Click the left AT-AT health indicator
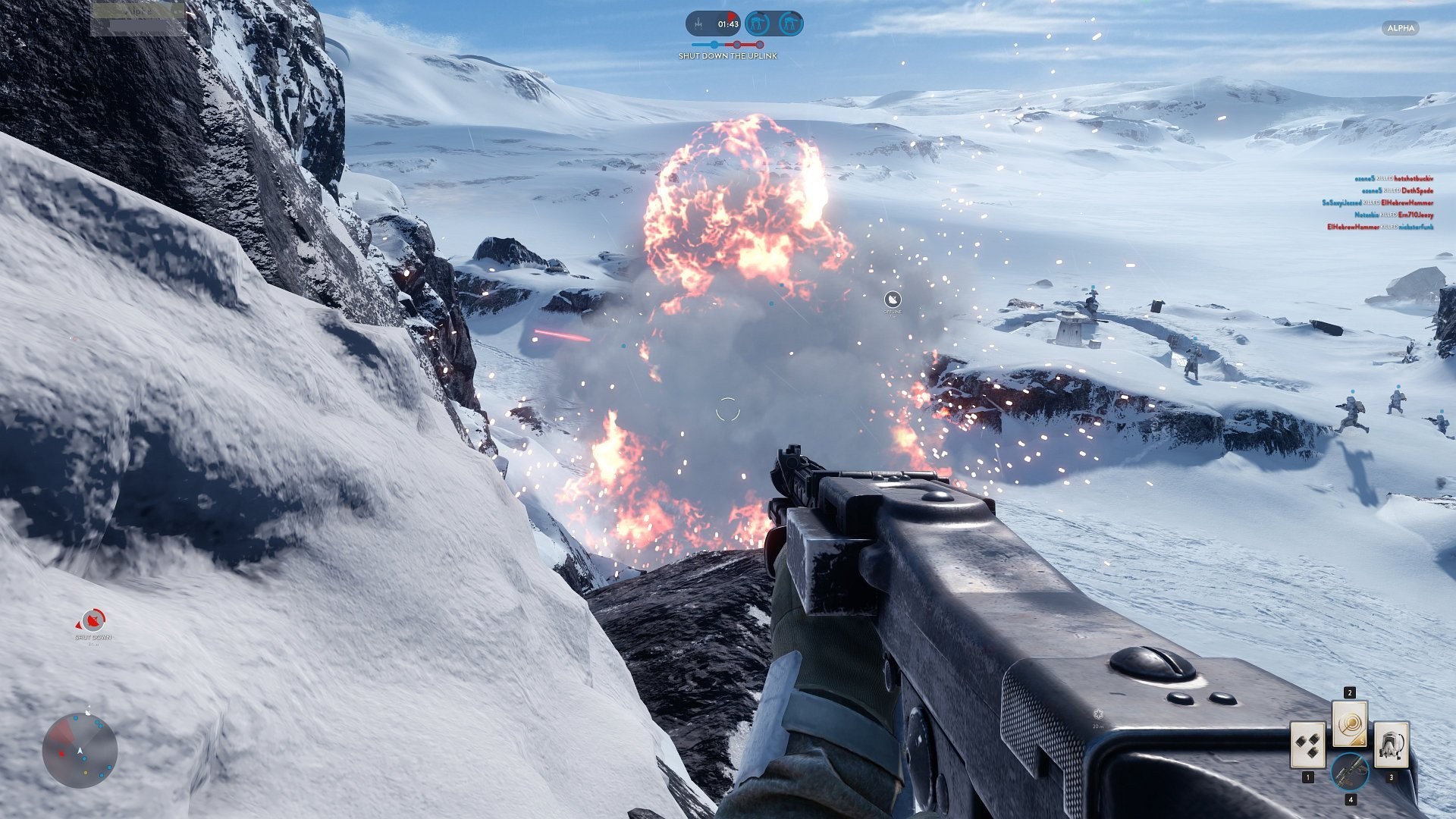This screenshot has width=1456, height=819. click(756, 24)
